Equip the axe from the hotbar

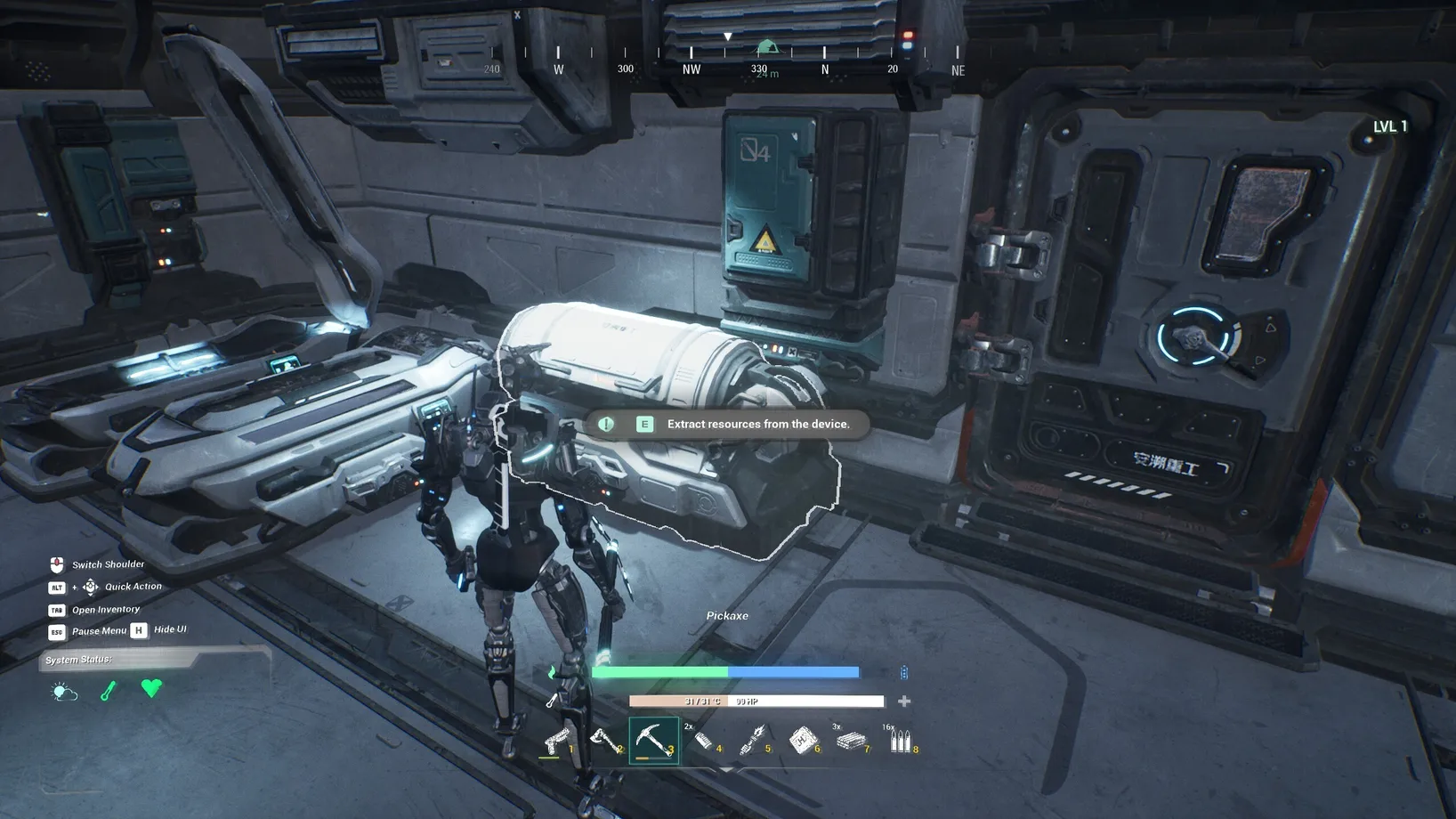[x=605, y=741]
